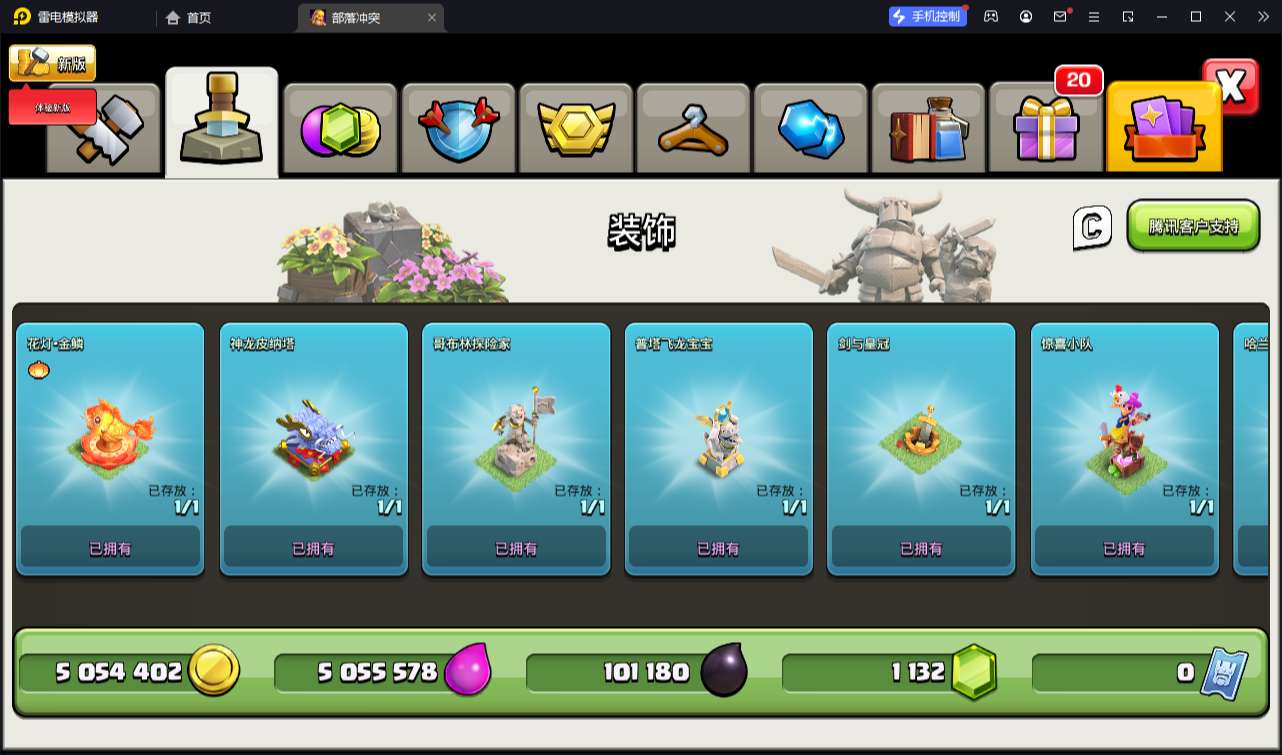Image resolution: width=1282 pixels, height=755 pixels.
Task: Open the book and potion magic items tab
Action: click(x=928, y=129)
